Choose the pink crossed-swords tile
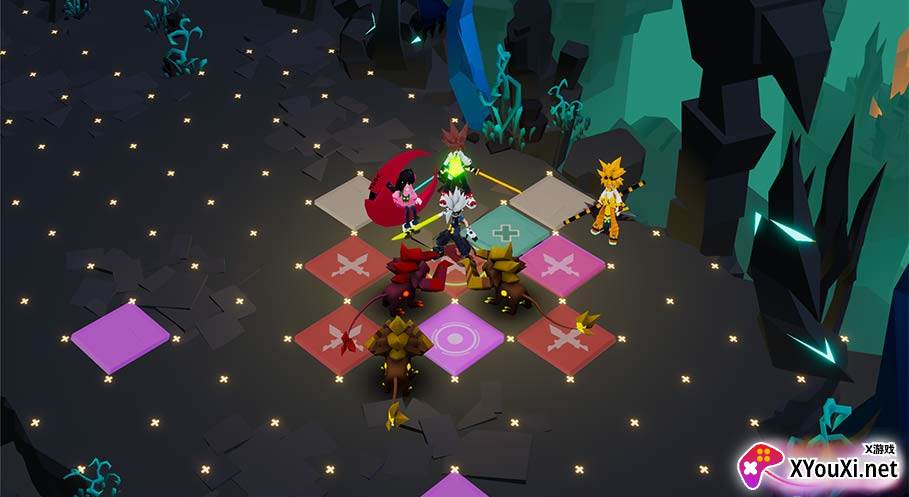This screenshot has height=497, width=909. [x=564, y=266]
